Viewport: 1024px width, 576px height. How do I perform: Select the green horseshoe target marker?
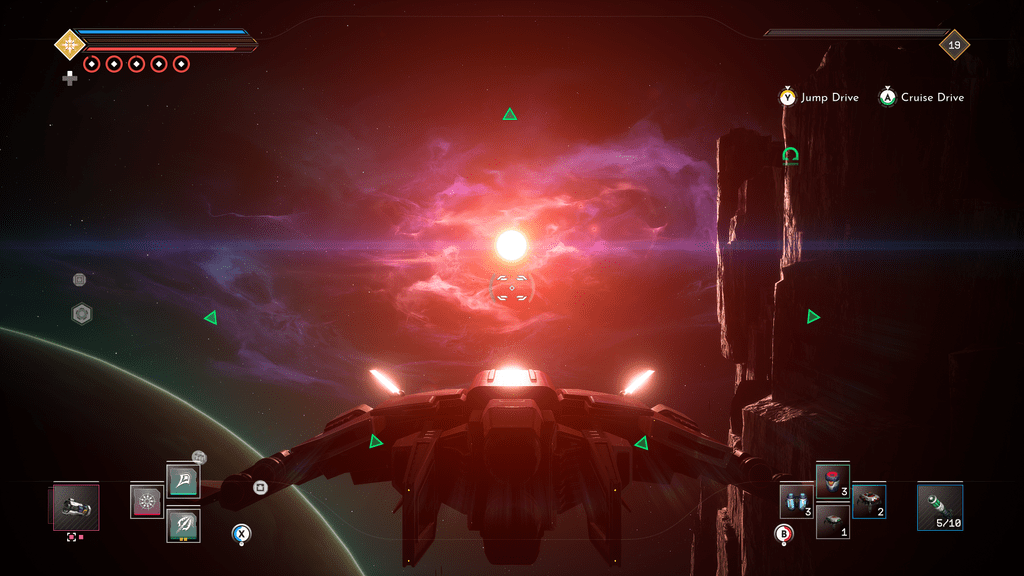(x=791, y=156)
